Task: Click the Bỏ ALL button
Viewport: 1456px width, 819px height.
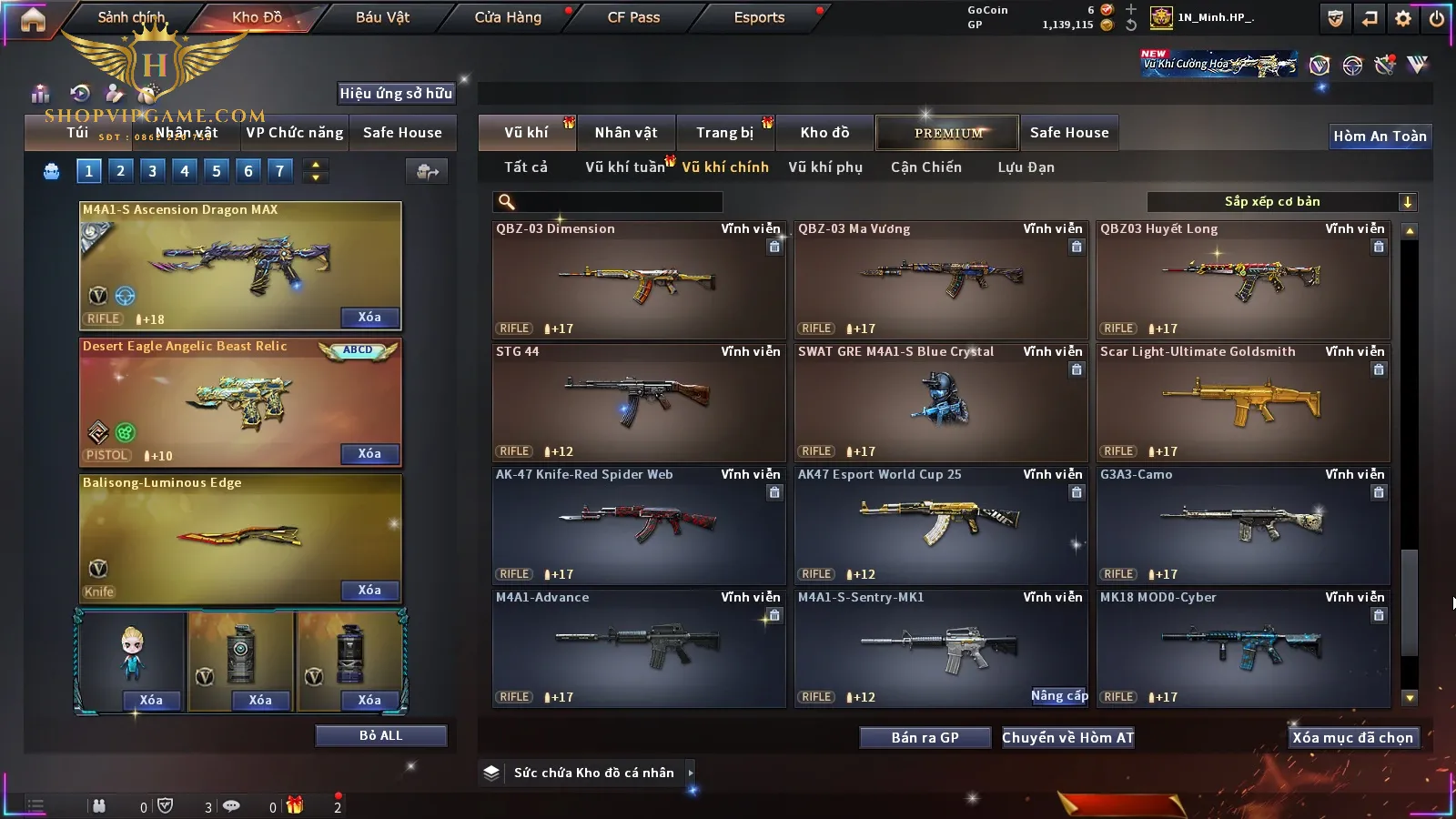Action: 380,735
